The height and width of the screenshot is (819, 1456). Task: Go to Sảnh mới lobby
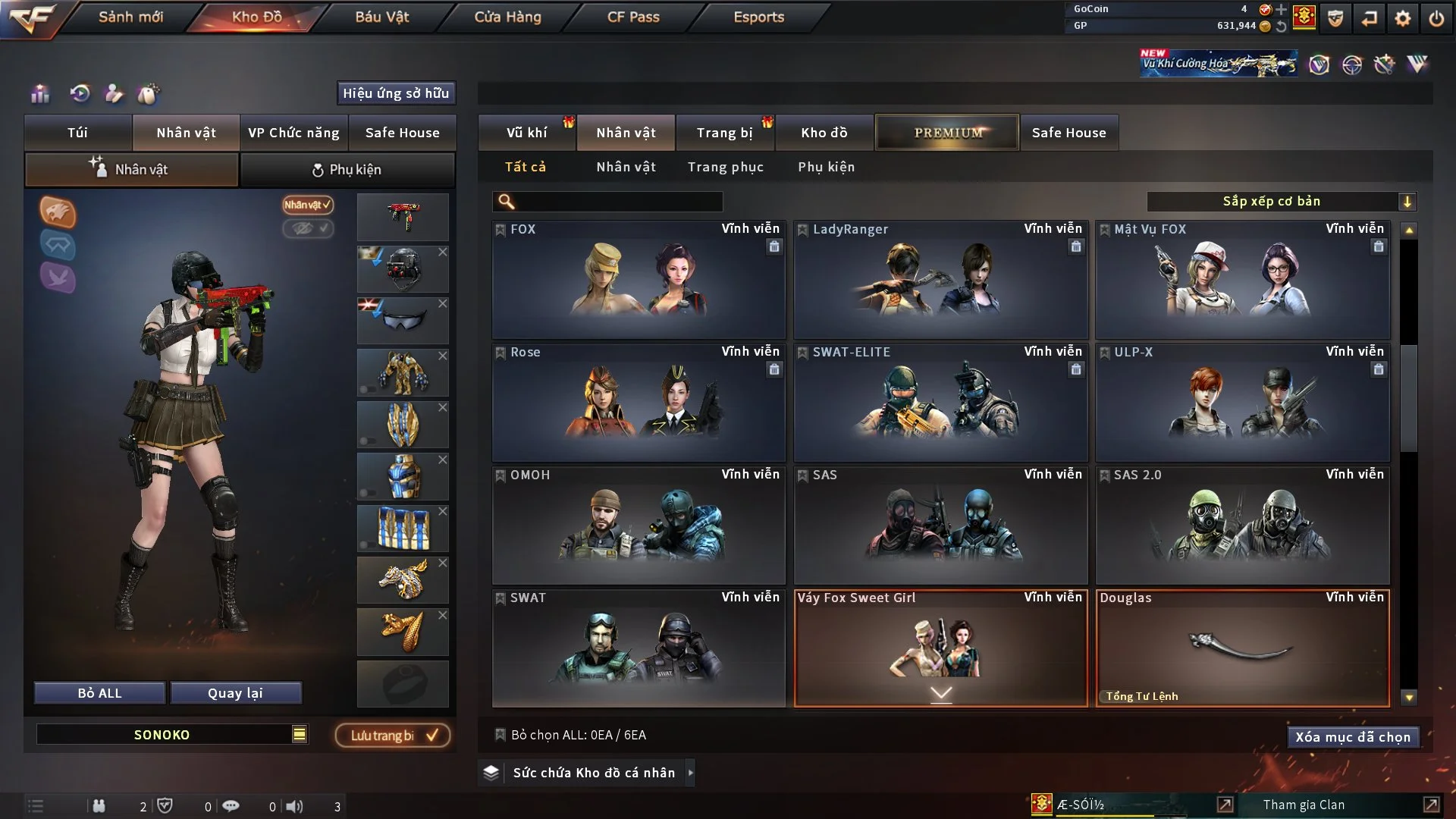(x=130, y=17)
